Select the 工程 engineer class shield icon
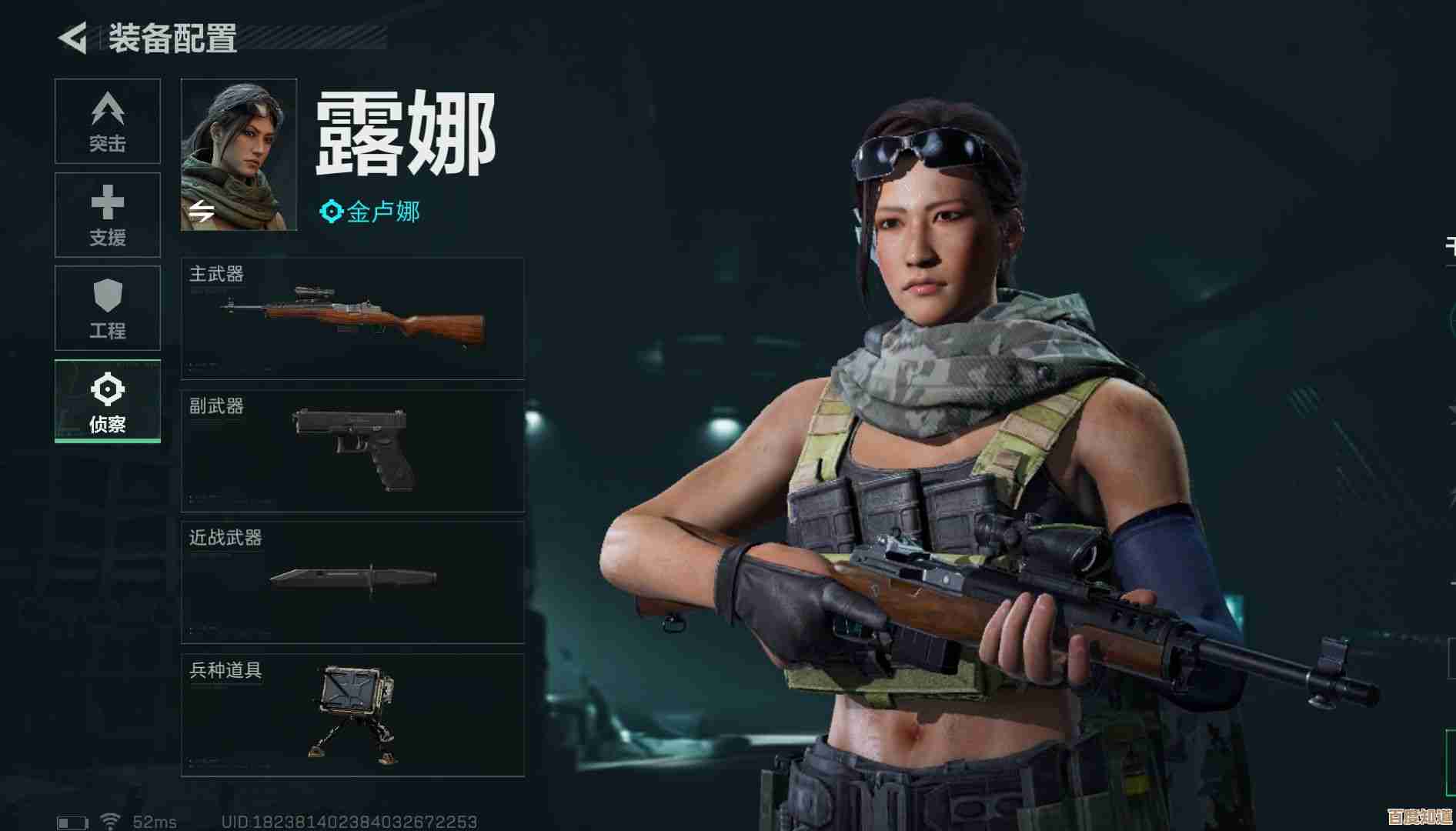Screen dimensions: 1456x831 [x=107, y=296]
